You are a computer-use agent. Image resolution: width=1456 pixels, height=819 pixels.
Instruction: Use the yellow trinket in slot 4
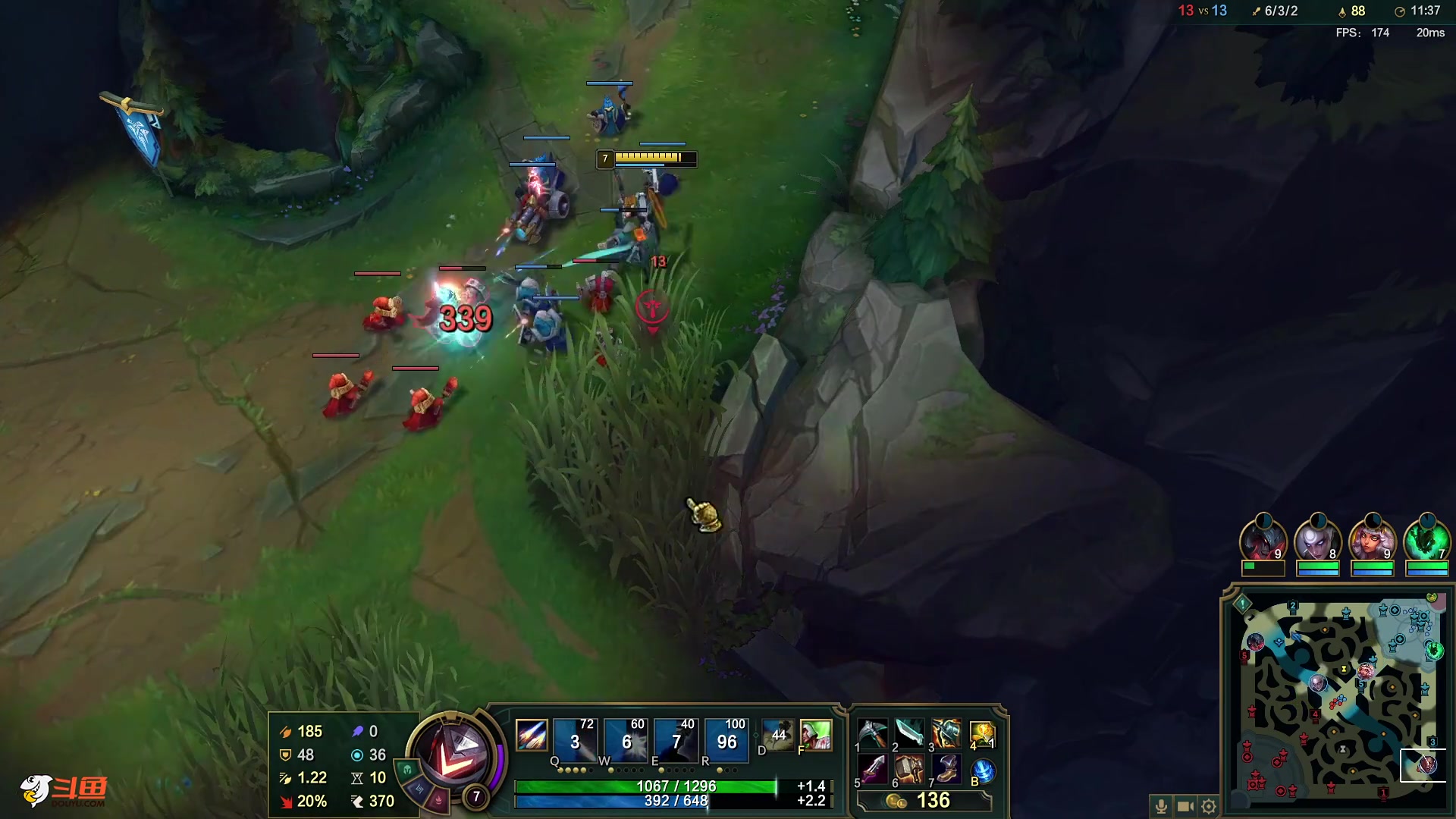tap(982, 733)
